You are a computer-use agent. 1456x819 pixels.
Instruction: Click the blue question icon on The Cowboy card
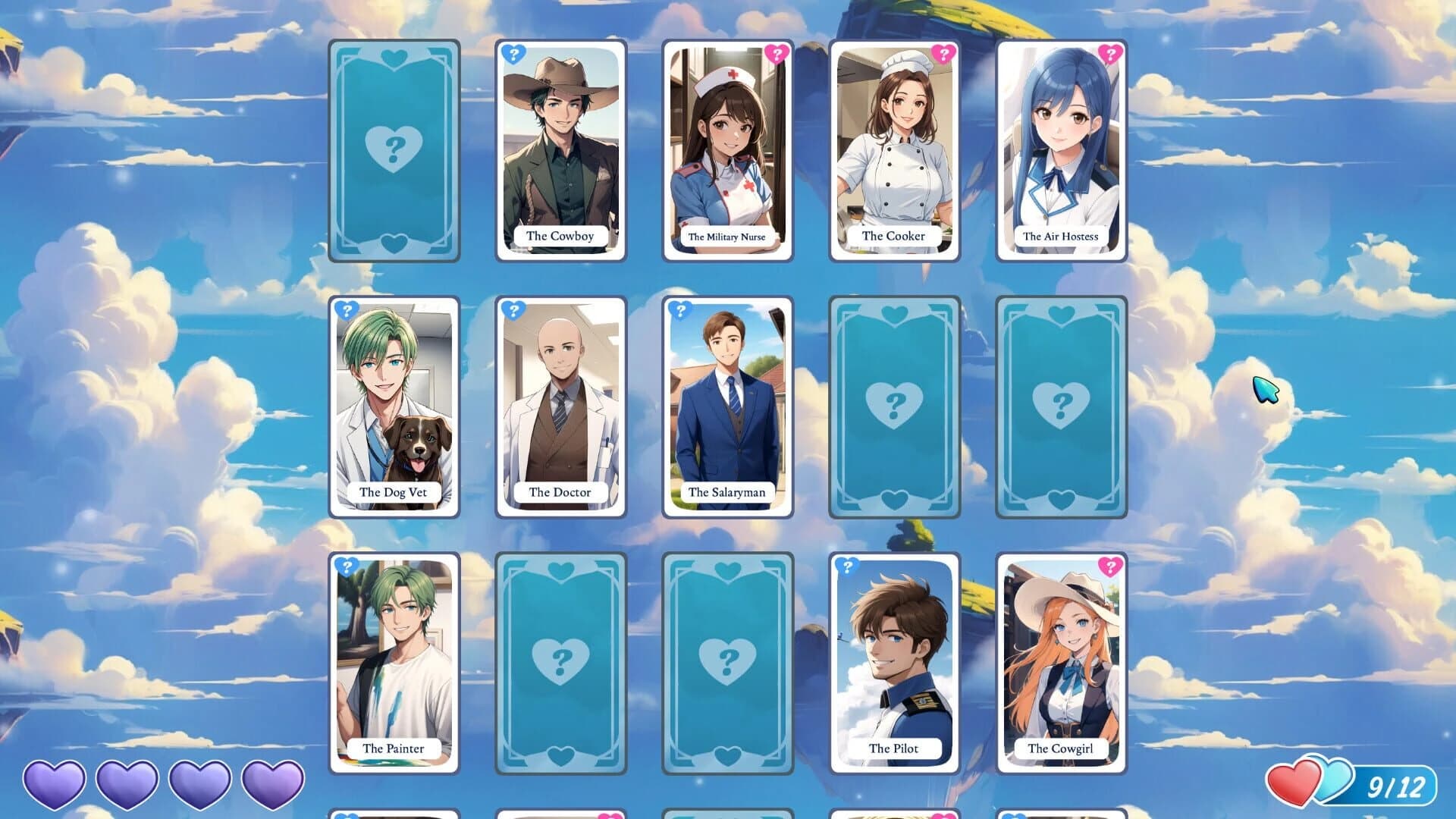tap(515, 55)
